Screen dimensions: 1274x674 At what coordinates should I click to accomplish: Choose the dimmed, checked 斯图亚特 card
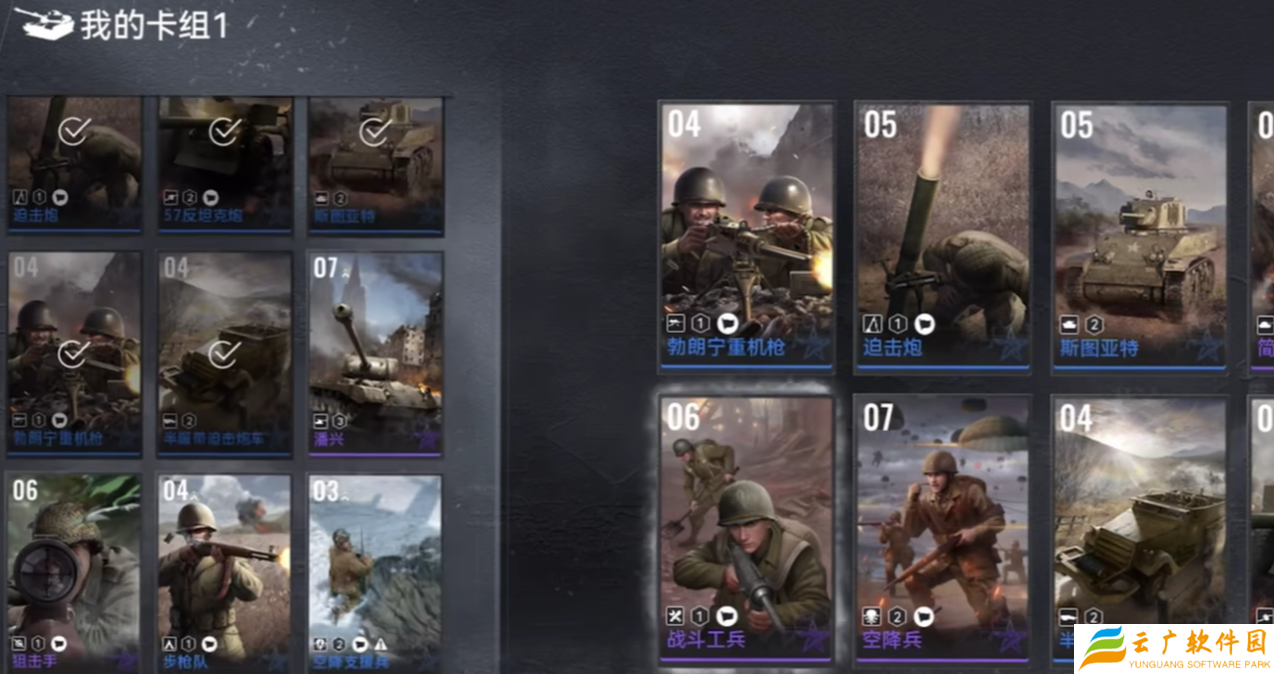375,165
